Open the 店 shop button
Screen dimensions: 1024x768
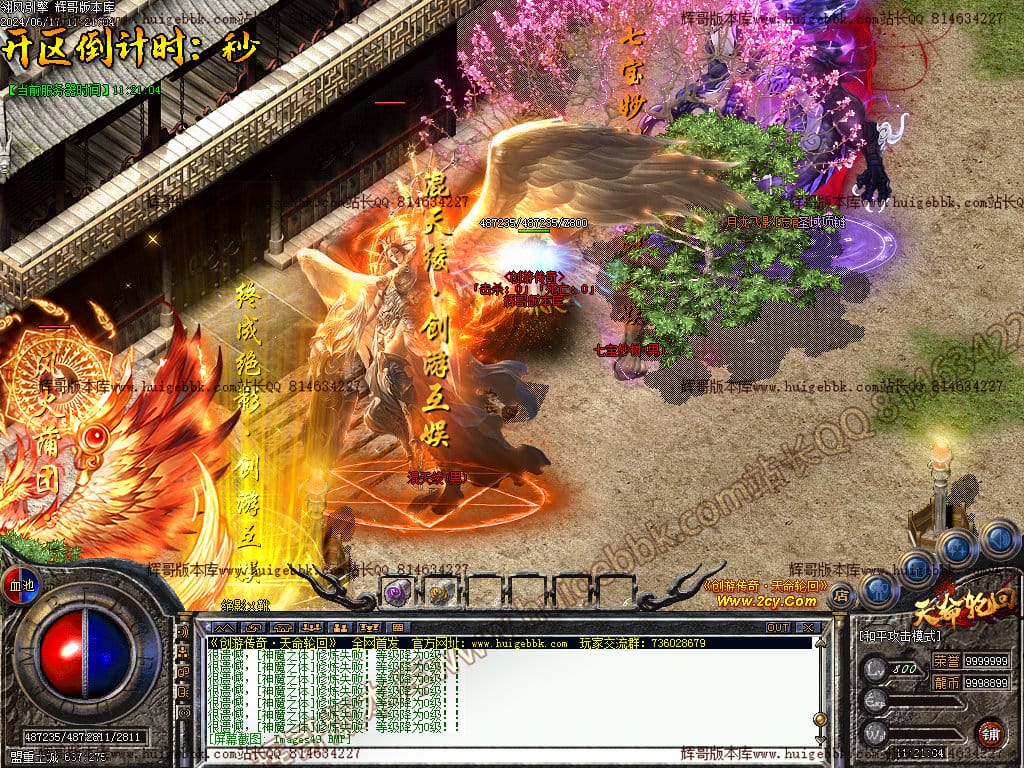842,596
